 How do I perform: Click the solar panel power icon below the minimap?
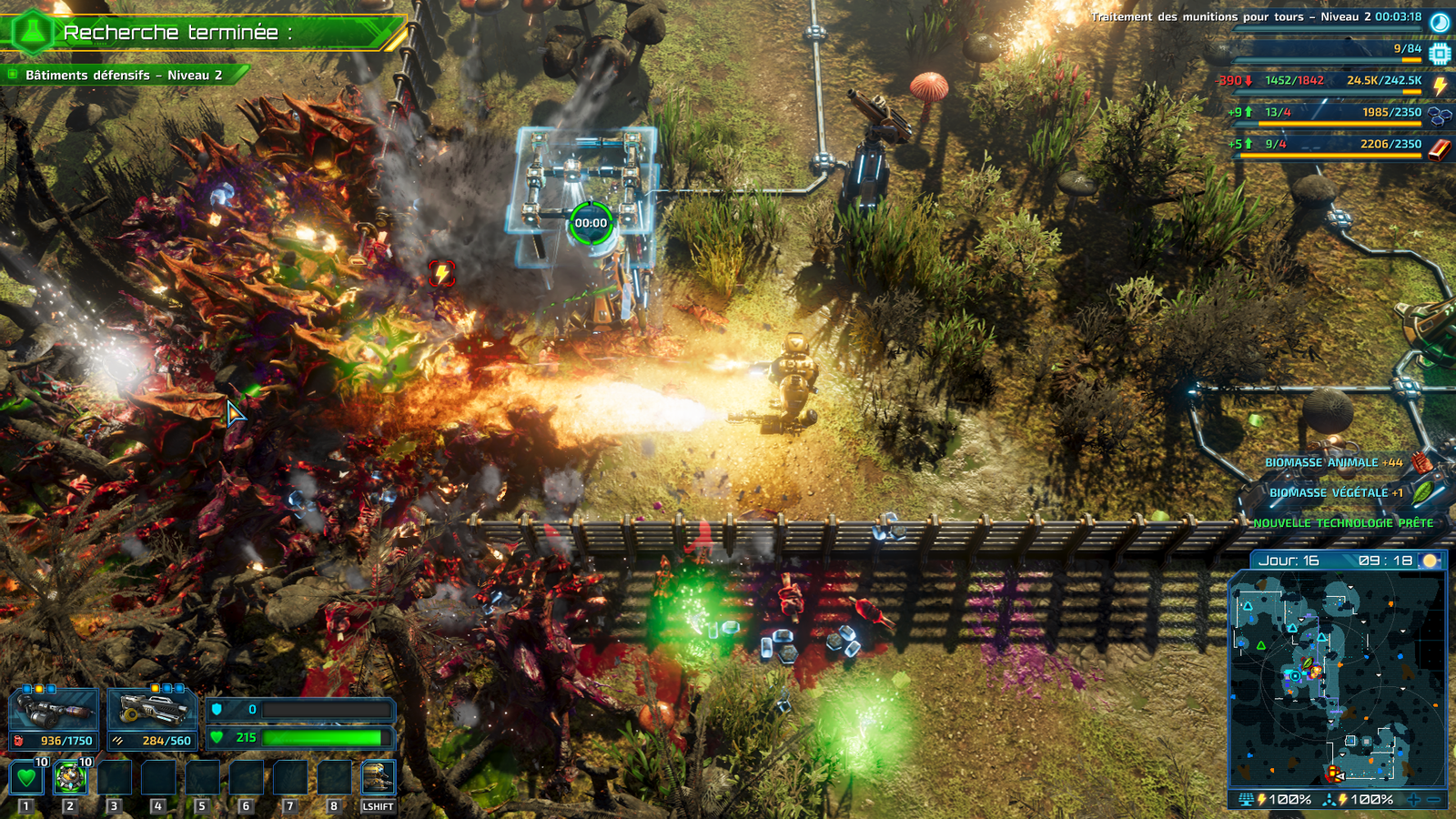point(1246,800)
